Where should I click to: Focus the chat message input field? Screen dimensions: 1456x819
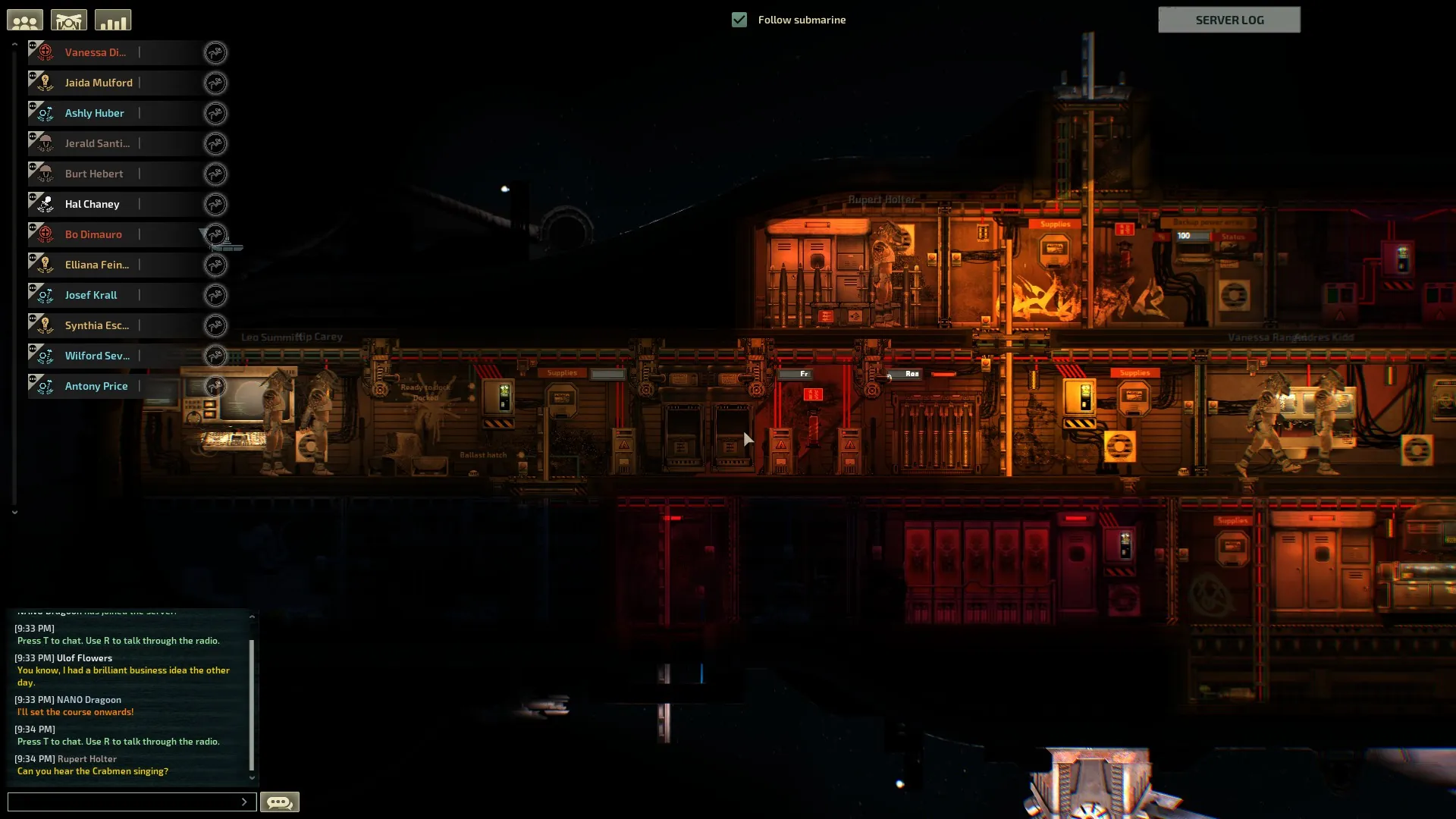coord(123,802)
